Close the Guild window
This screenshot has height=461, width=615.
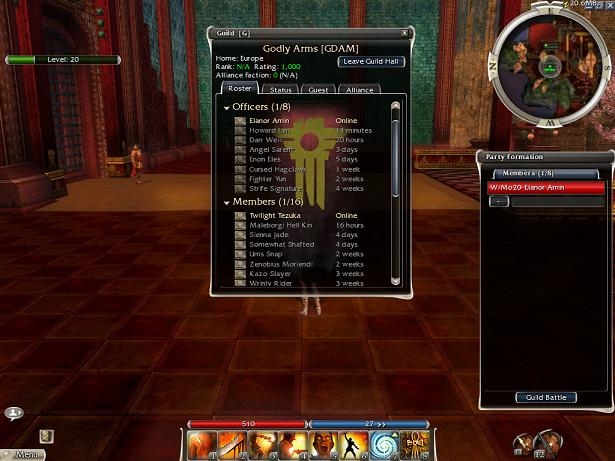pyautogui.click(x=405, y=33)
